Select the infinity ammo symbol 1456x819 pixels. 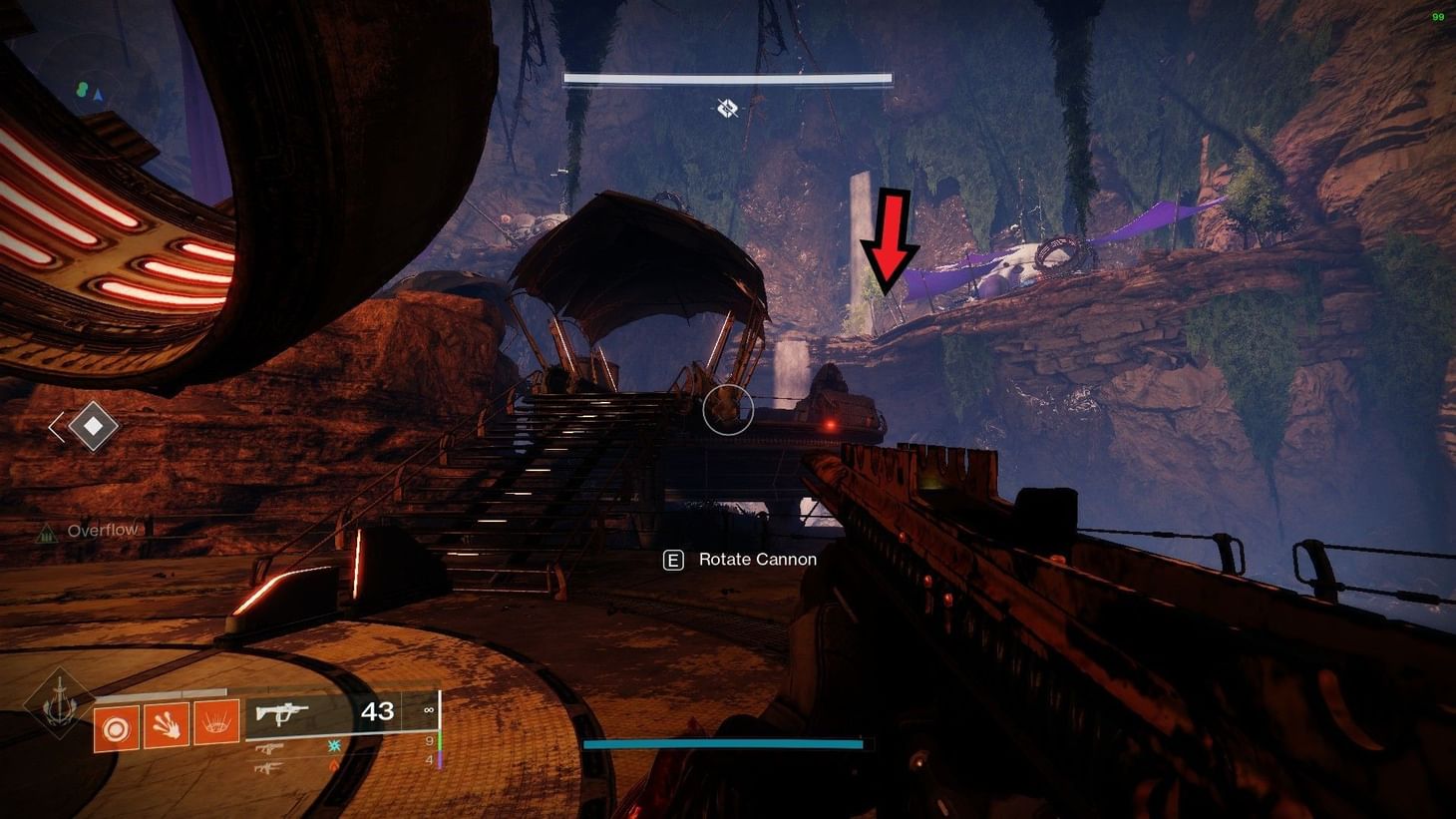coord(429,710)
